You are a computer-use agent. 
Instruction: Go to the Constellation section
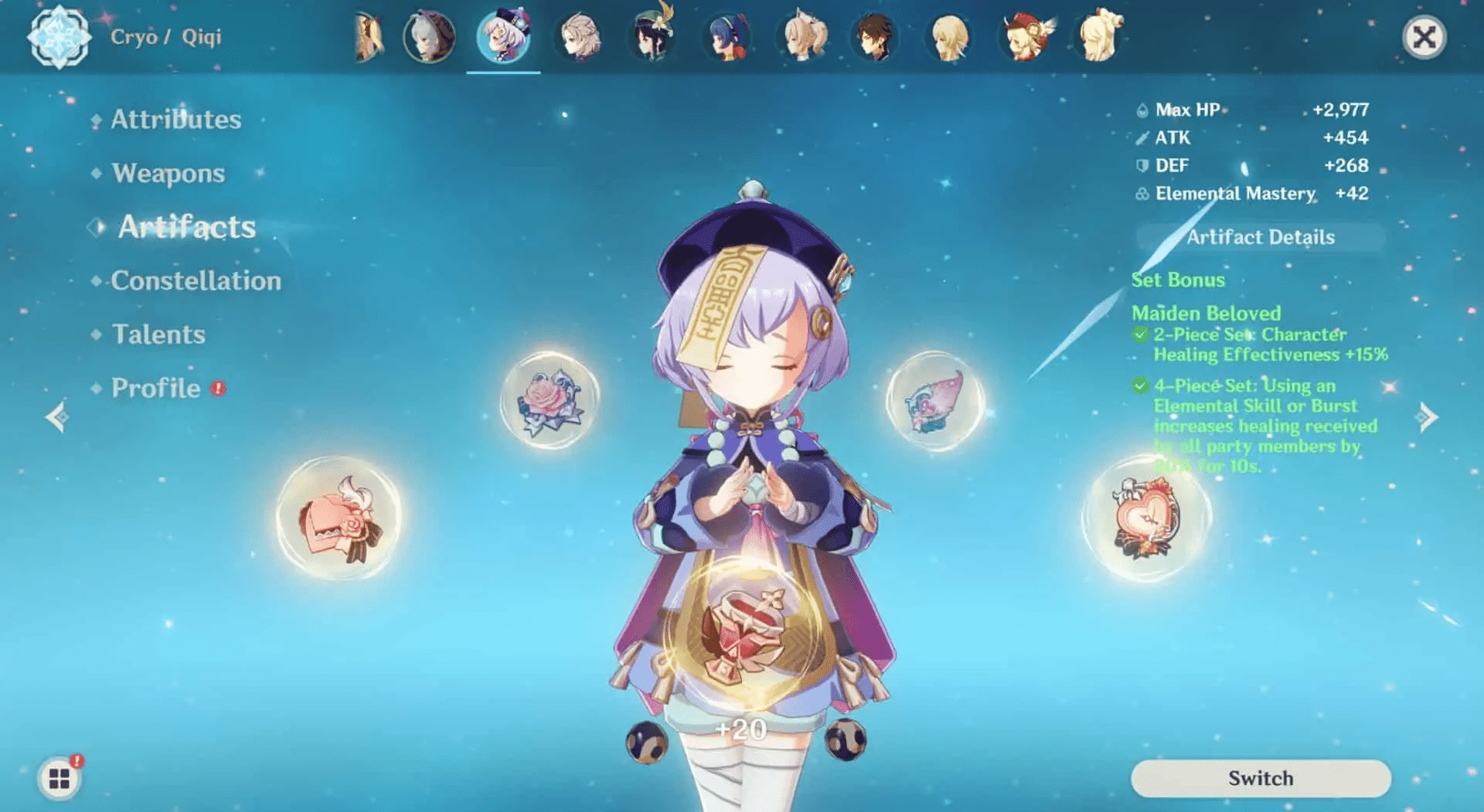pos(196,281)
